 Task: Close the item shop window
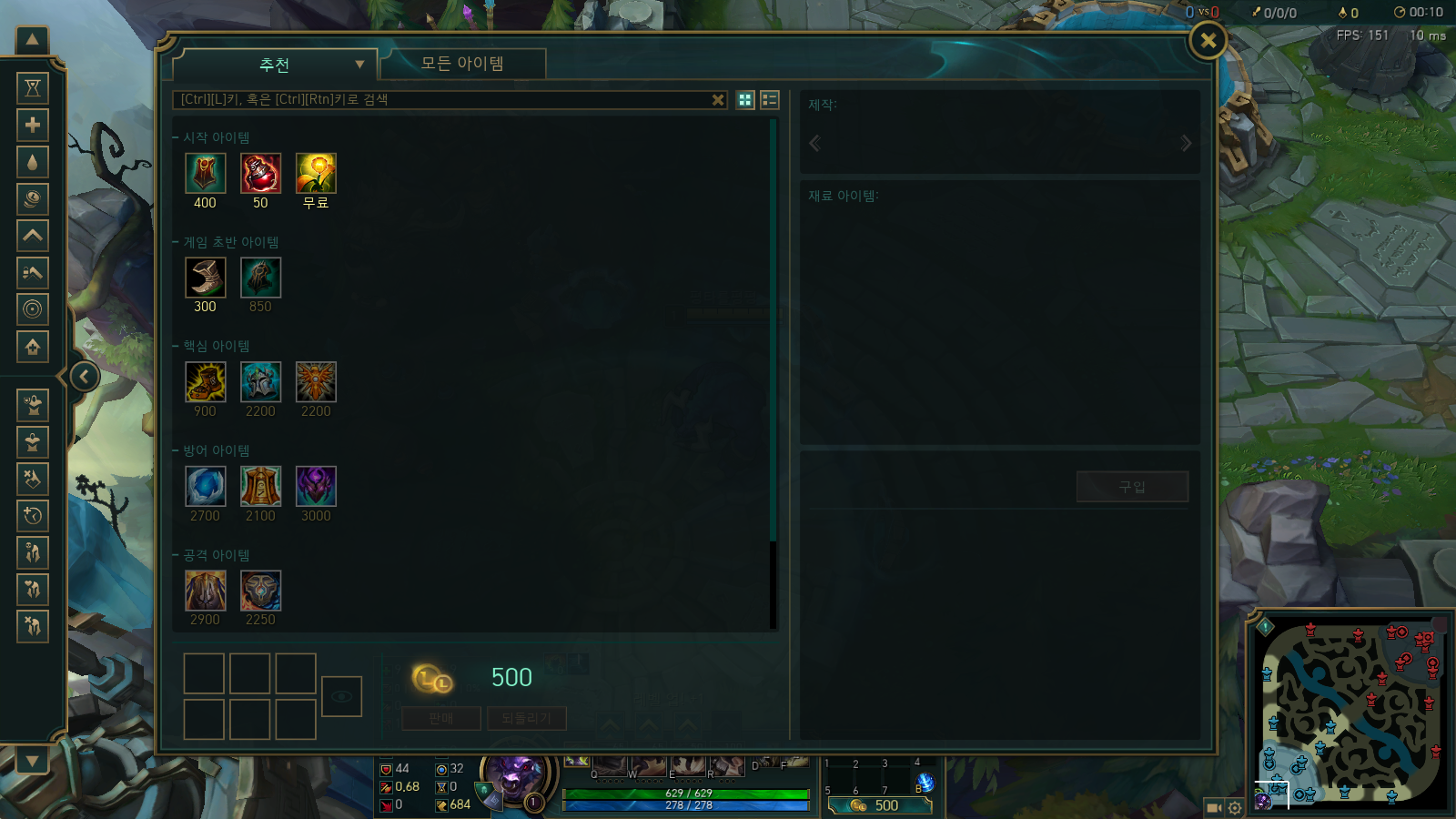point(1208,40)
